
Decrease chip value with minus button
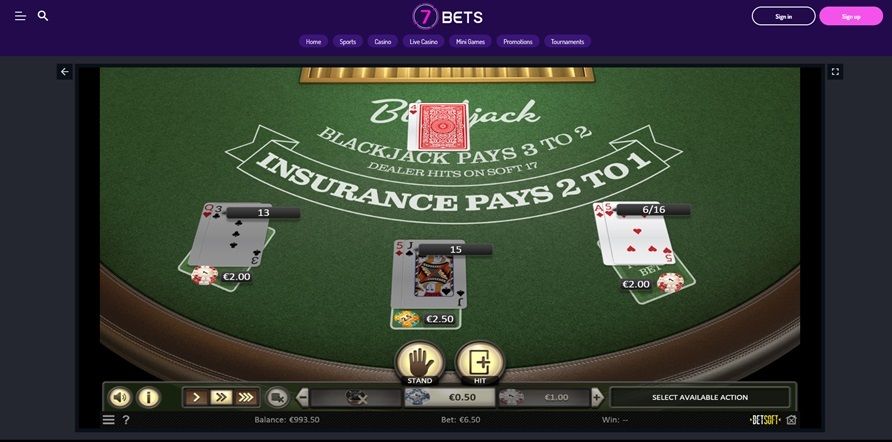(x=300, y=397)
